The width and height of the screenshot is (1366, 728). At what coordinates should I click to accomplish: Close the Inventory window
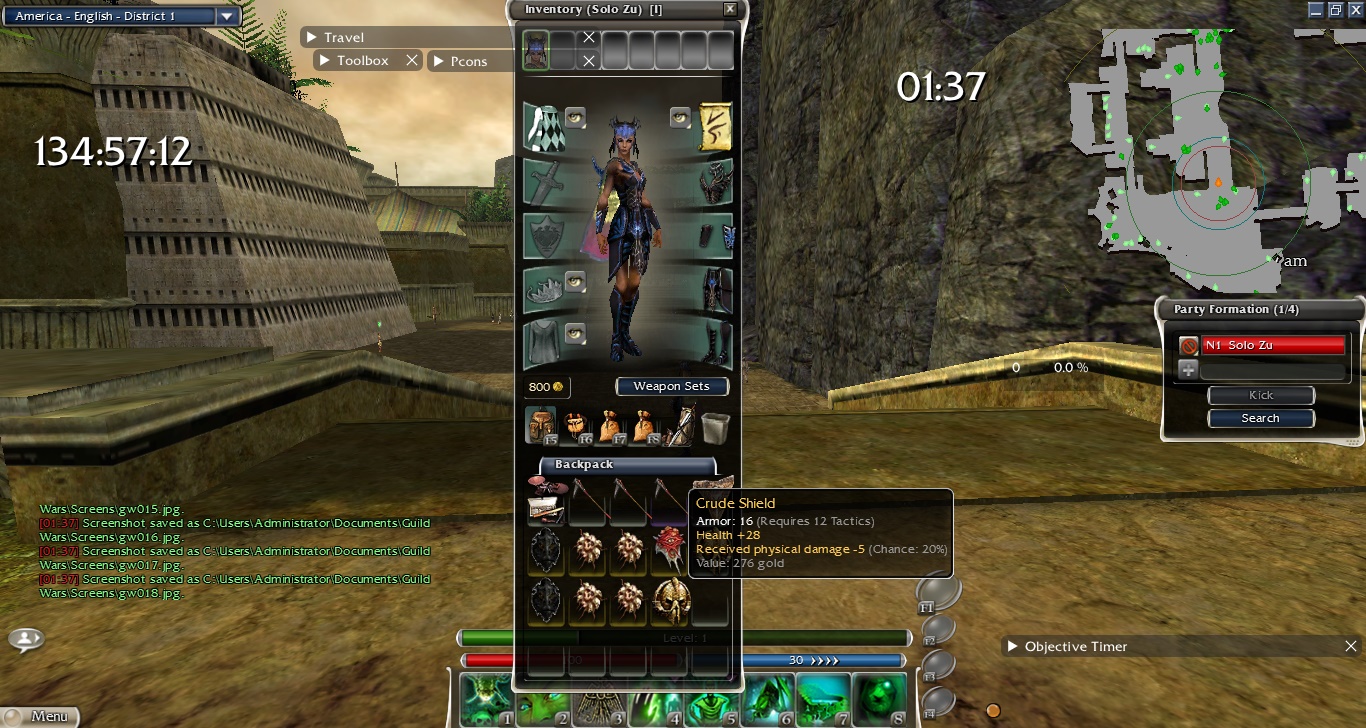coord(730,9)
